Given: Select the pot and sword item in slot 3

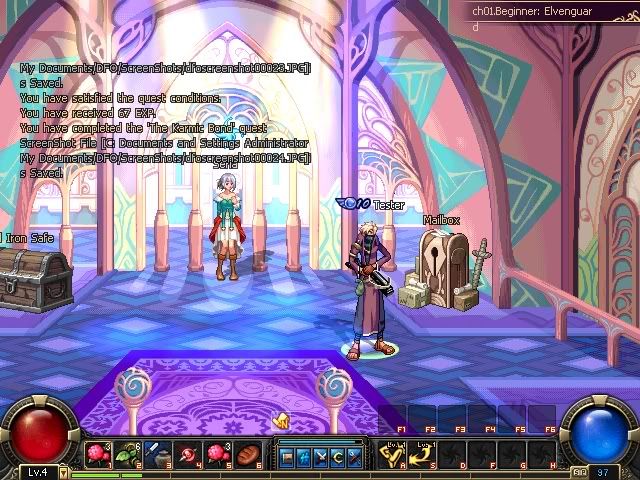Looking at the screenshot, I should tap(157, 454).
